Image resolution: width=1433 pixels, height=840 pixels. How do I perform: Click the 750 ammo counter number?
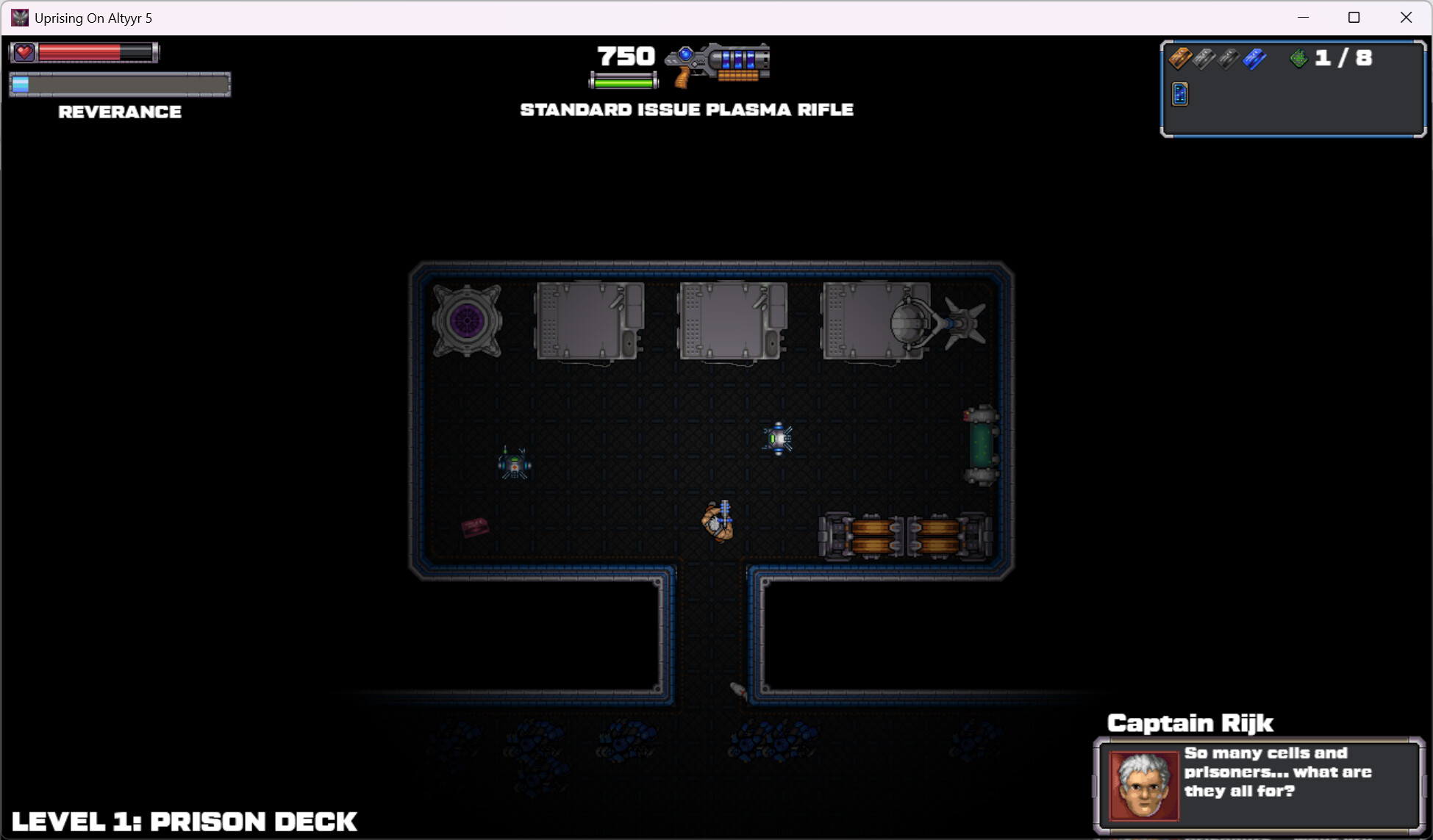624,55
